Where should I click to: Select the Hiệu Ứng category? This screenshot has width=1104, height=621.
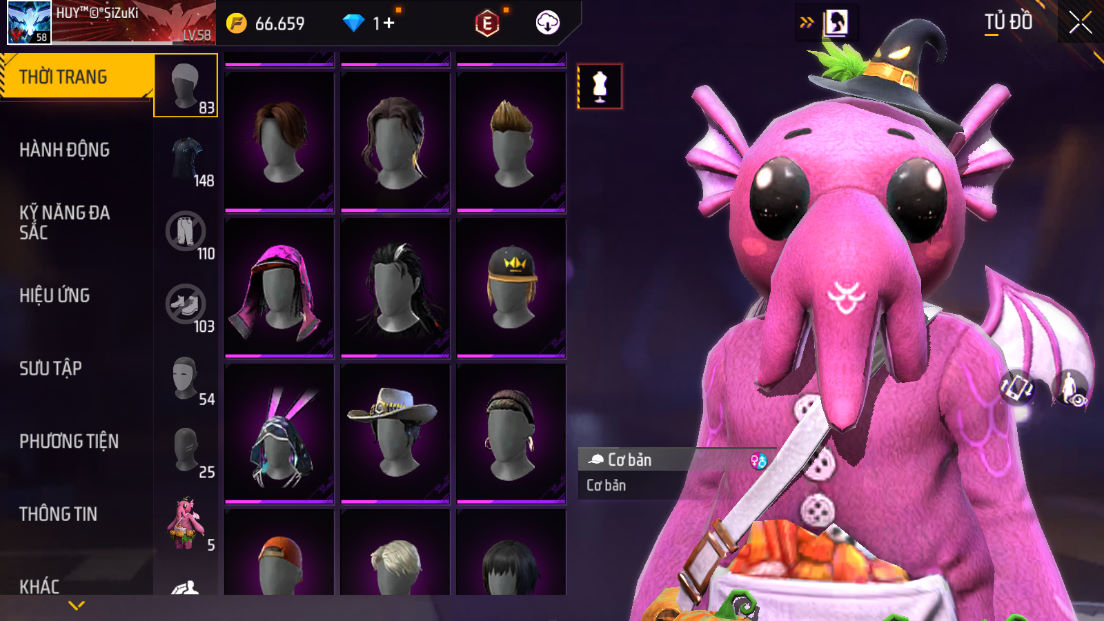55,295
